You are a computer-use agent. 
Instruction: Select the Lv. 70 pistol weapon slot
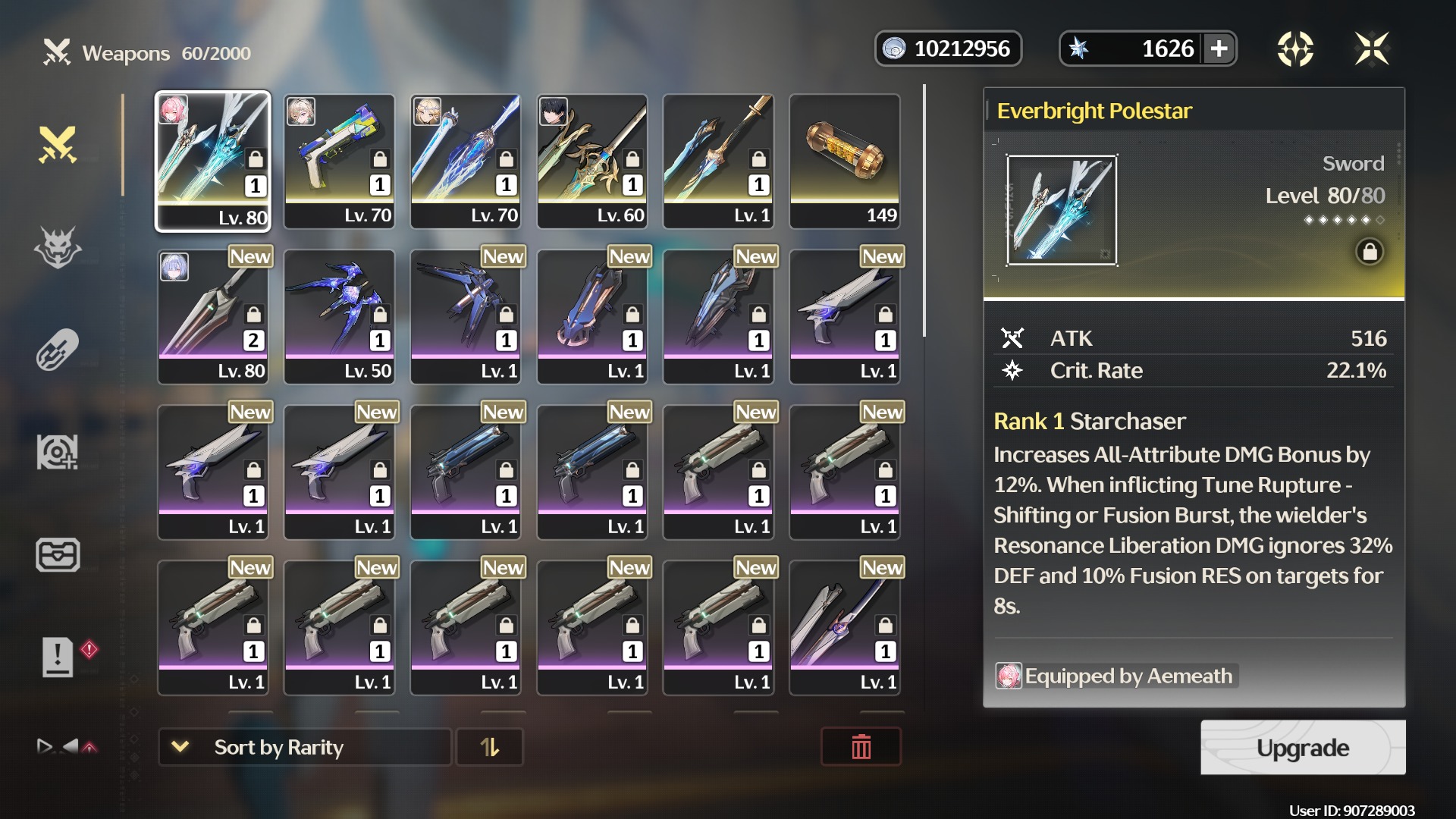tap(339, 161)
